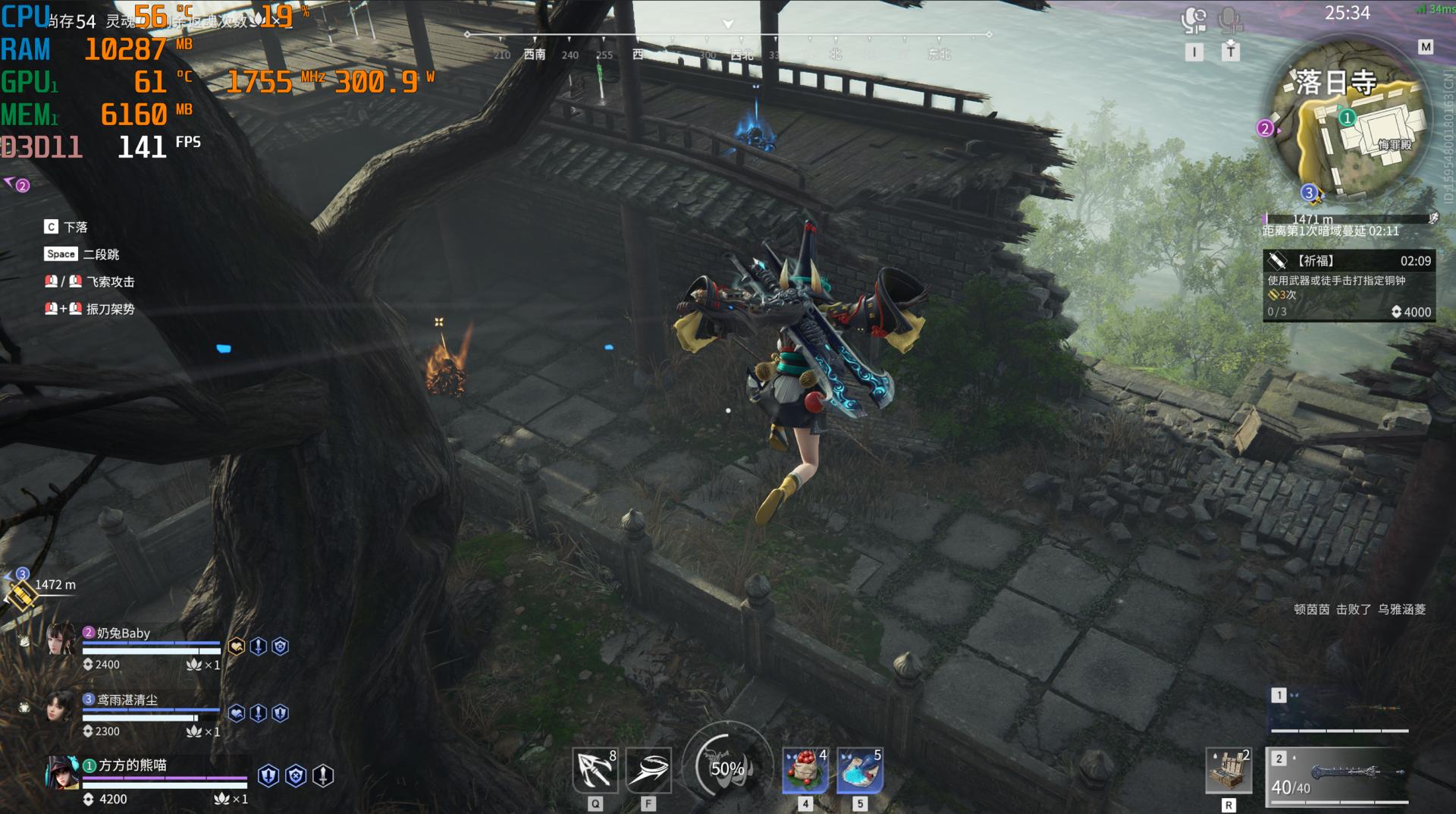The height and width of the screenshot is (814, 1456).
Task: Activate the swirling dash skill icon
Action: 648,771
